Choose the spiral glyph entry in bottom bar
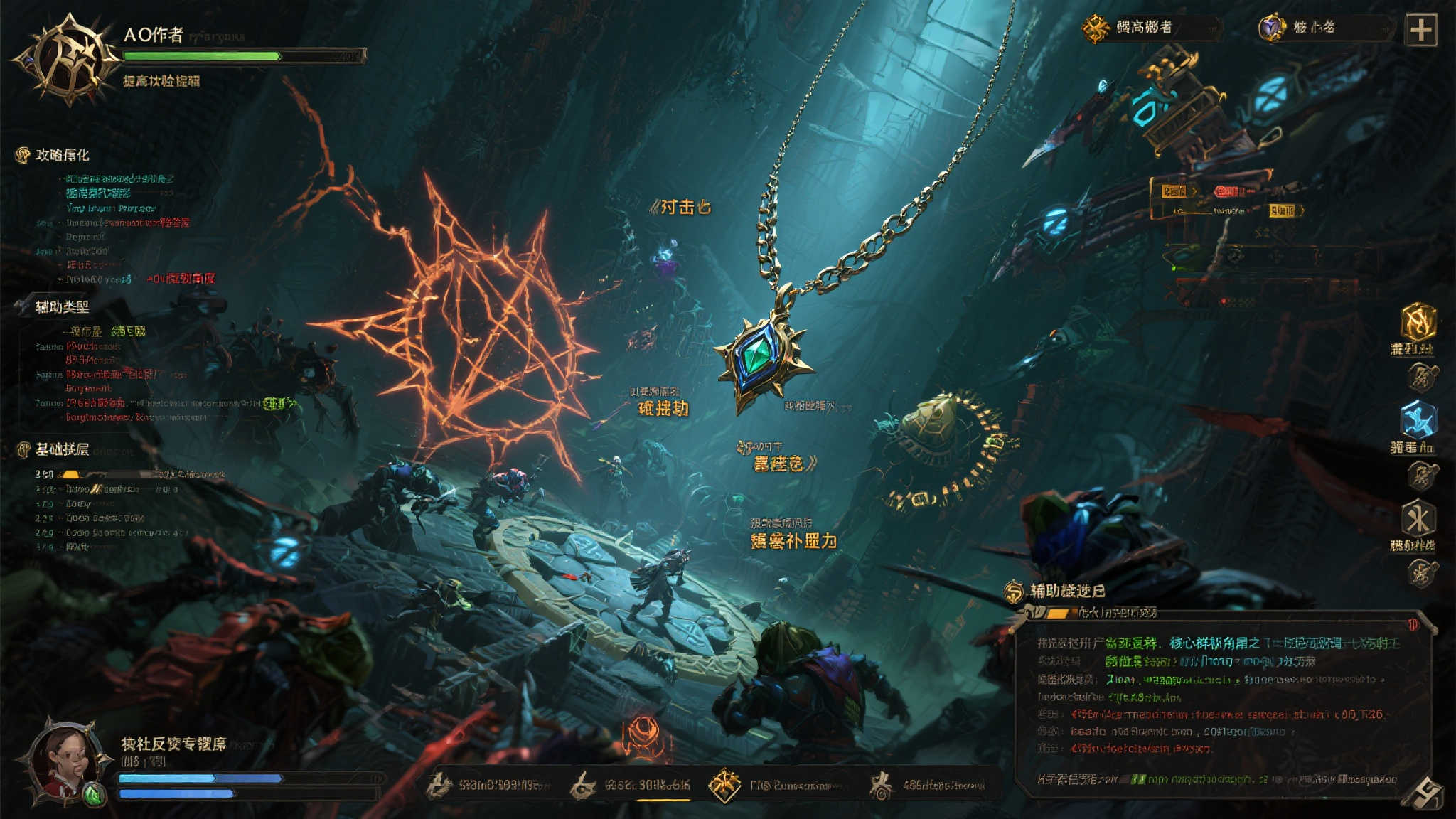Screen dimensions: 1456x819 882,785
